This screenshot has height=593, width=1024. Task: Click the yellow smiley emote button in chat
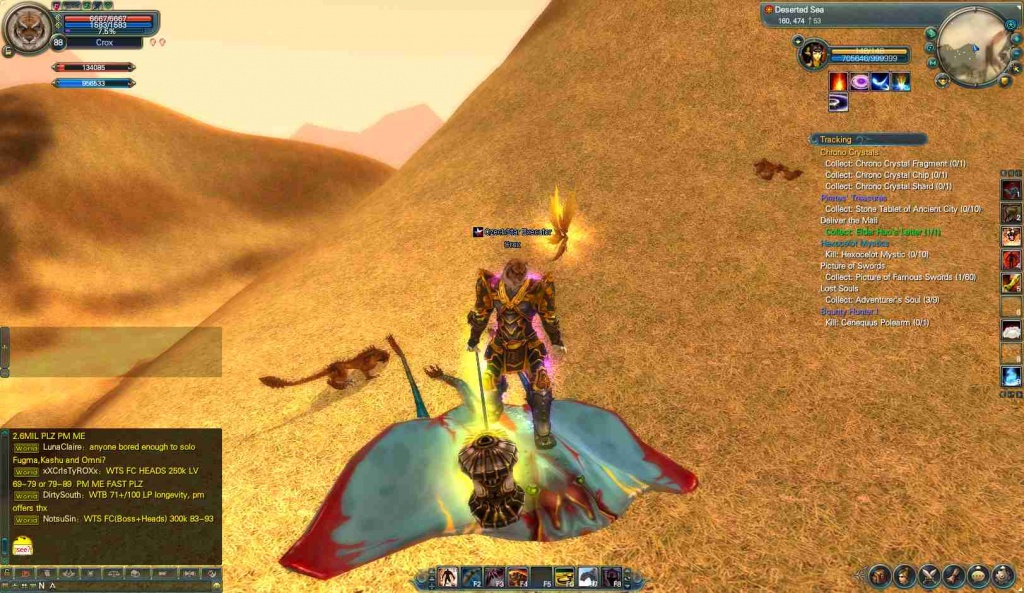click(22, 546)
